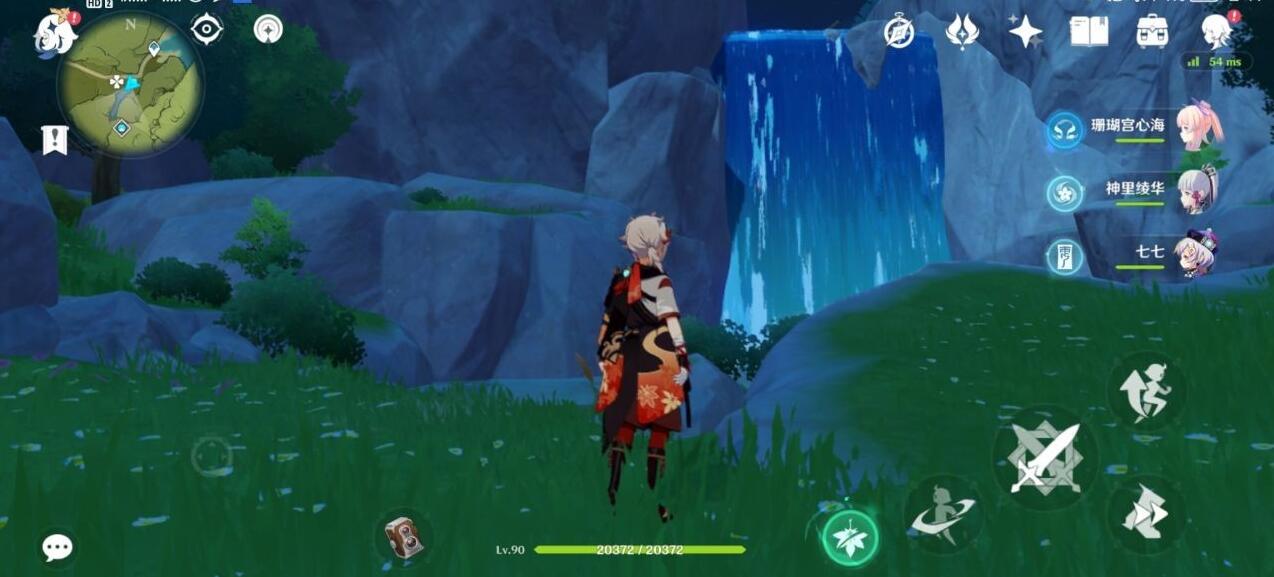Activate the maple leaf elemental skill
Screen dimensions: 1274x577
pos(849,538)
